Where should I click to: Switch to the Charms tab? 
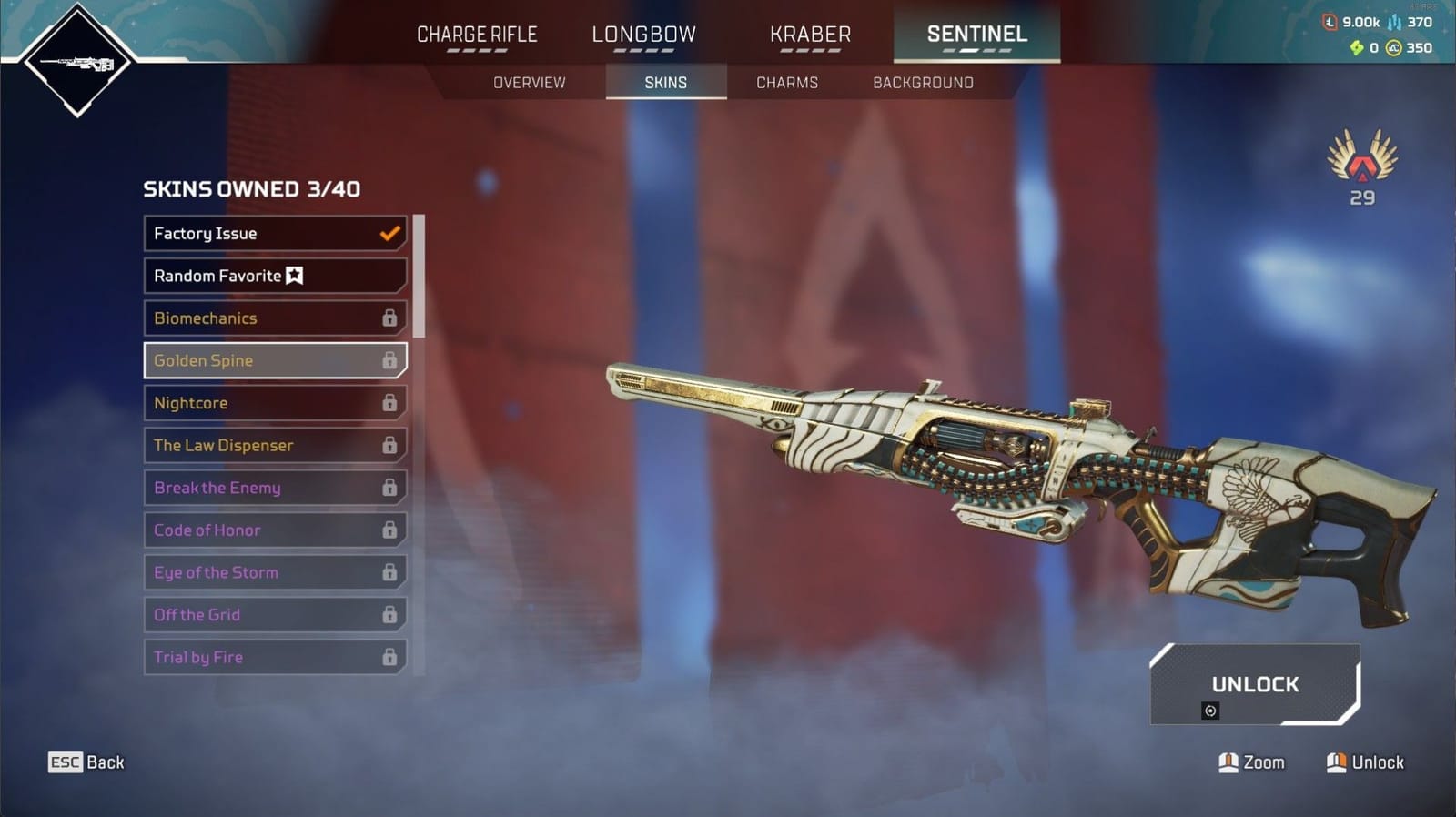tap(786, 83)
